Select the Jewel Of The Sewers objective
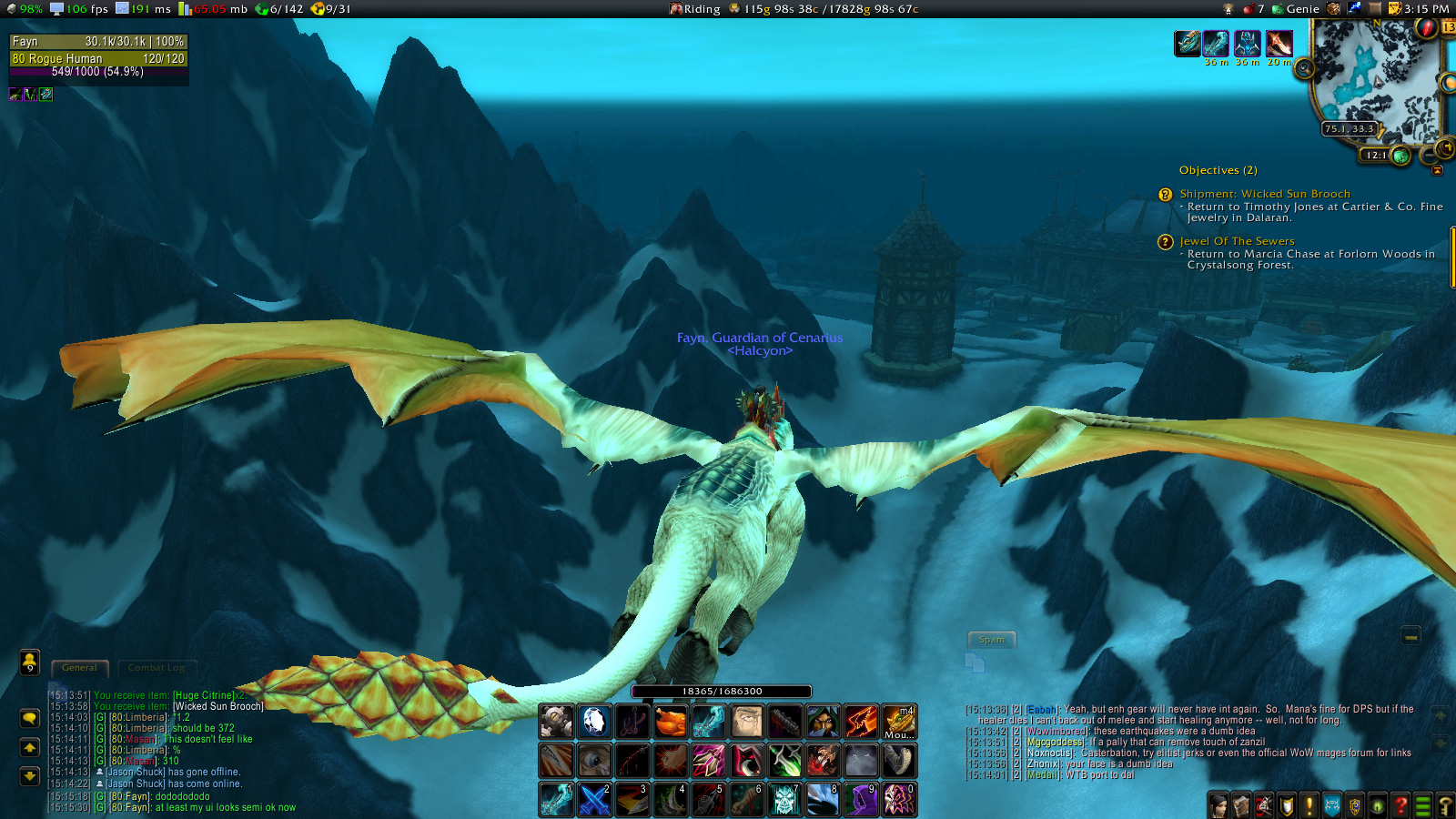 point(1236,241)
